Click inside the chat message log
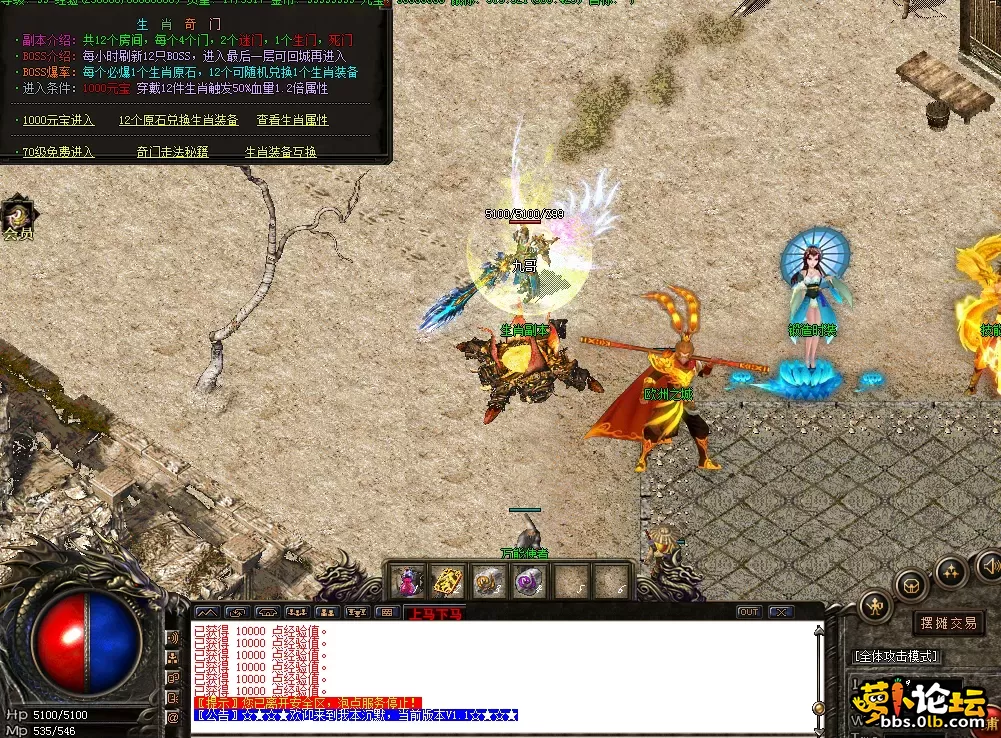1001x738 pixels. click(x=500, y=665)
